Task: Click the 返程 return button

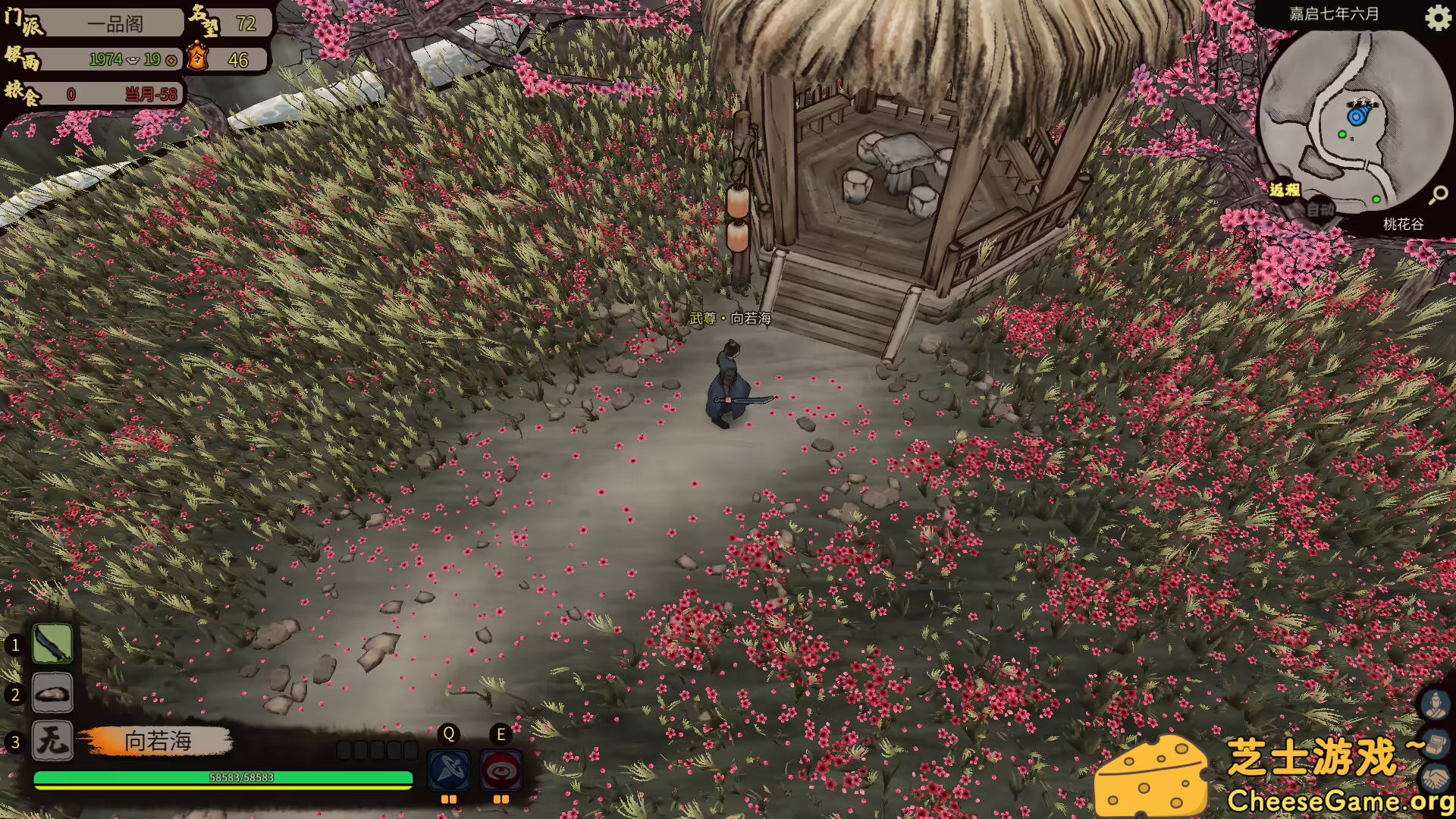Action: coord(1285,190)
